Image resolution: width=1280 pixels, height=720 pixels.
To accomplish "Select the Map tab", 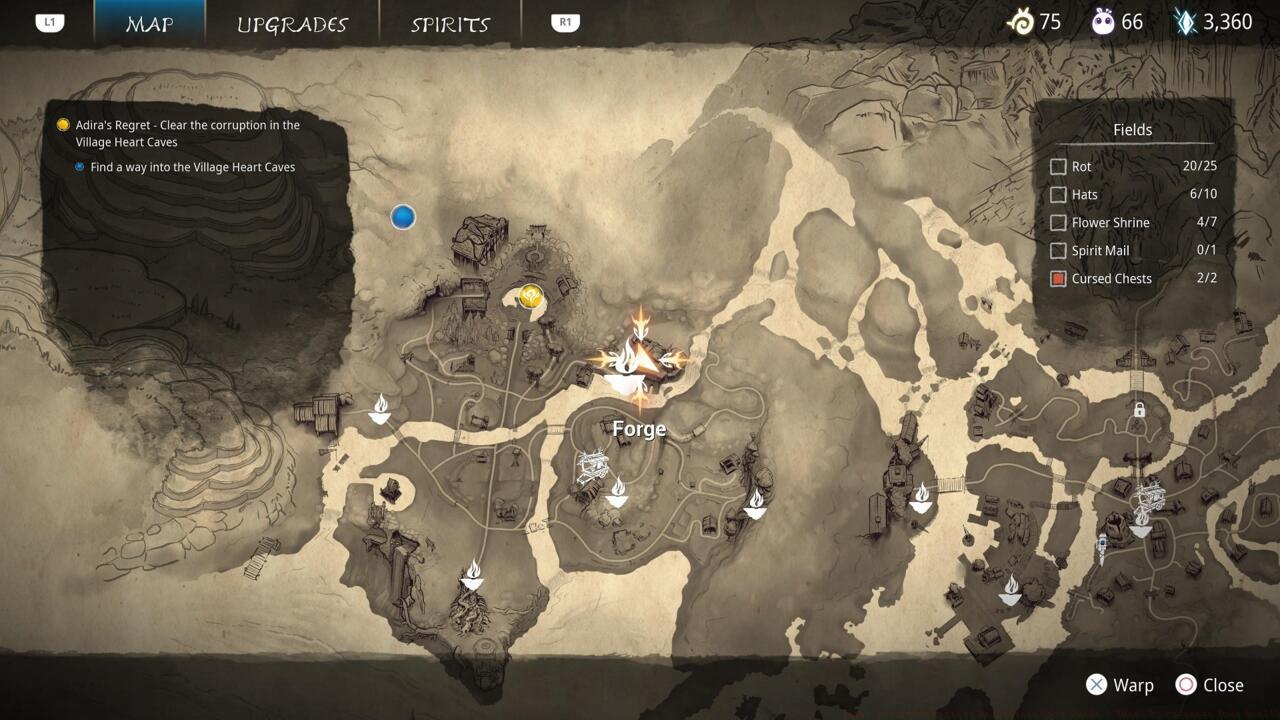I will (x=150, y=24).
